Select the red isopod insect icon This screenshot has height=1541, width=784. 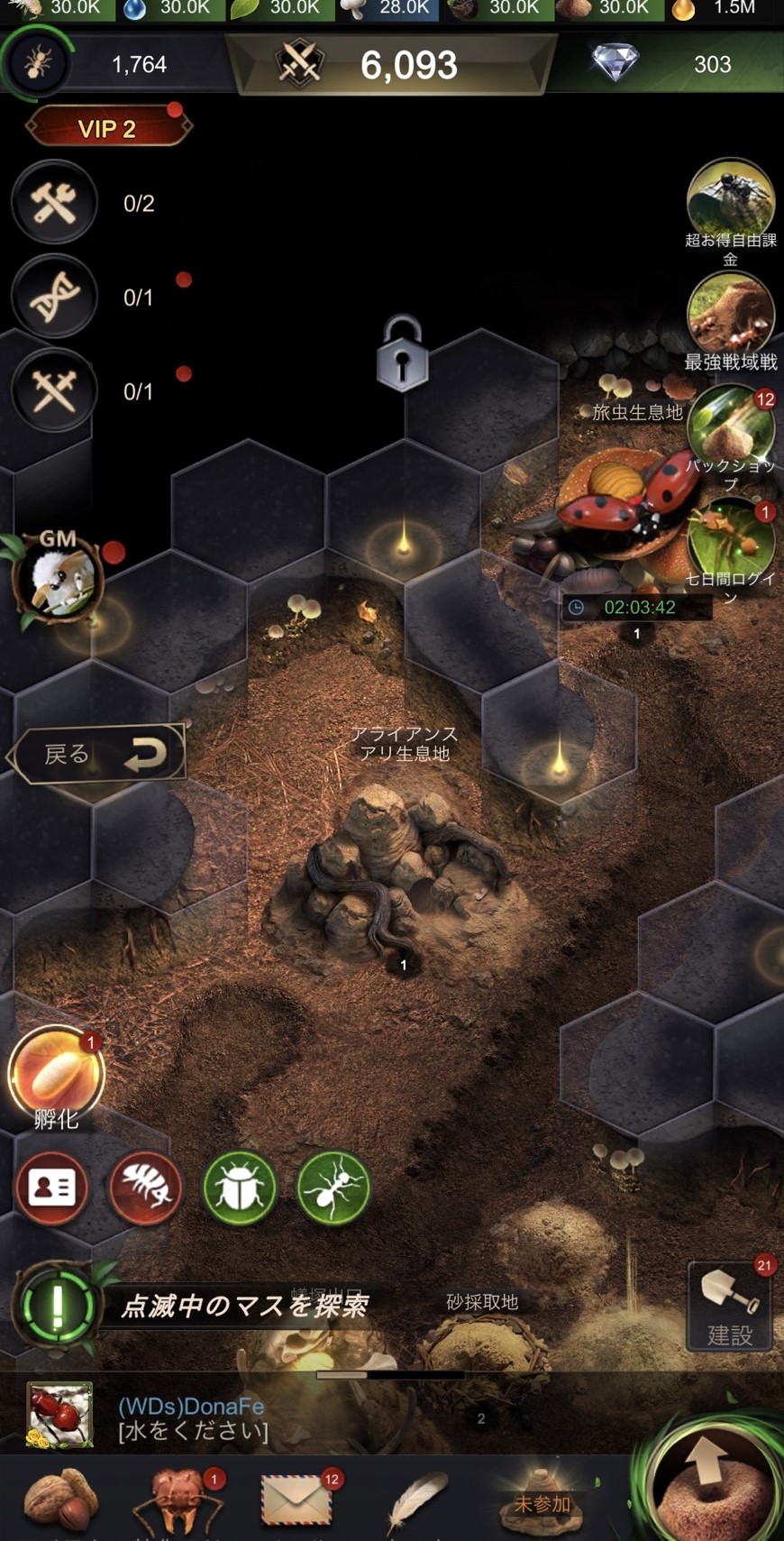(x=146, y=1188)
